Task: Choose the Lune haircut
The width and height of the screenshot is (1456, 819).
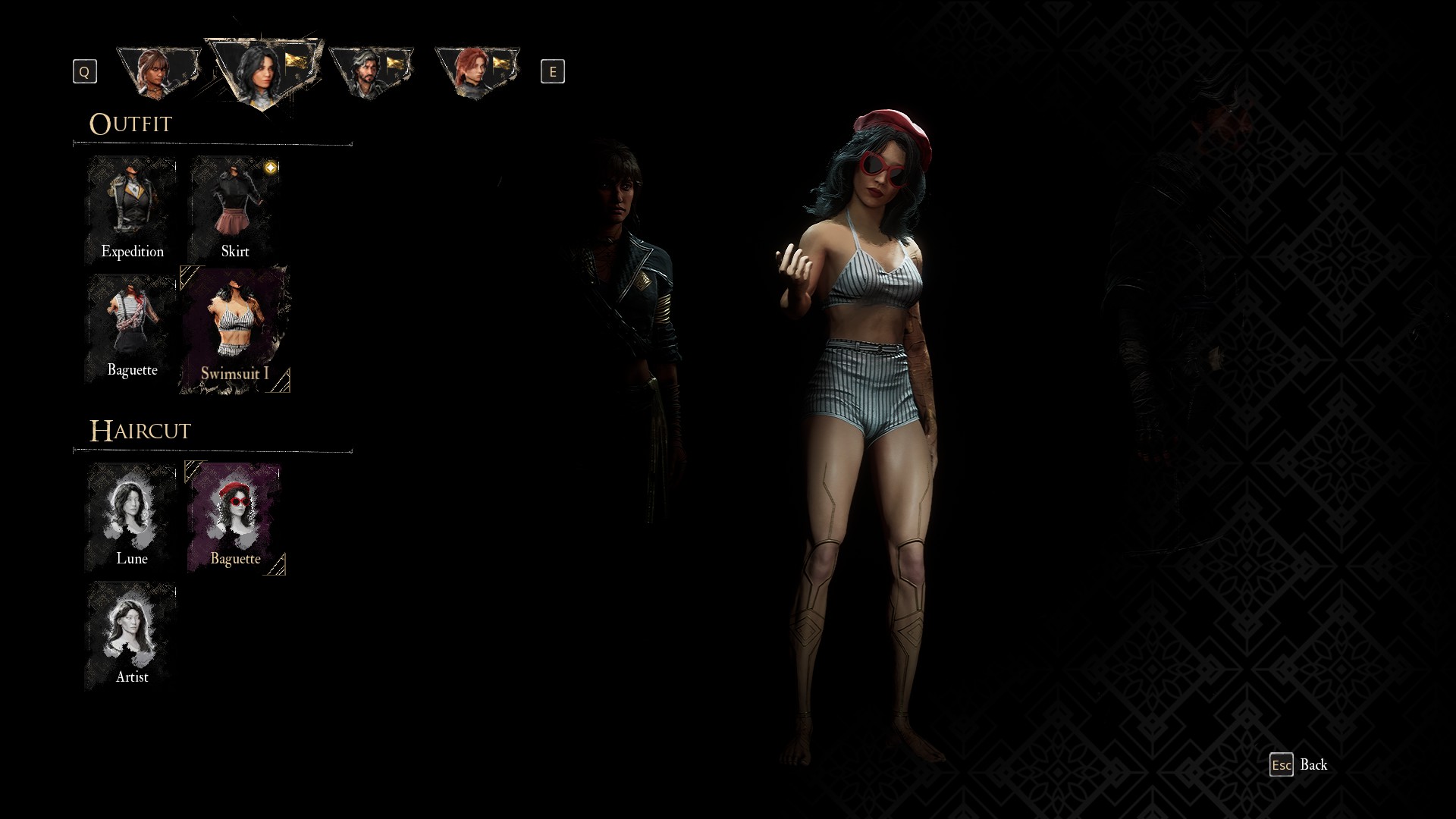Action: point(132,516)
